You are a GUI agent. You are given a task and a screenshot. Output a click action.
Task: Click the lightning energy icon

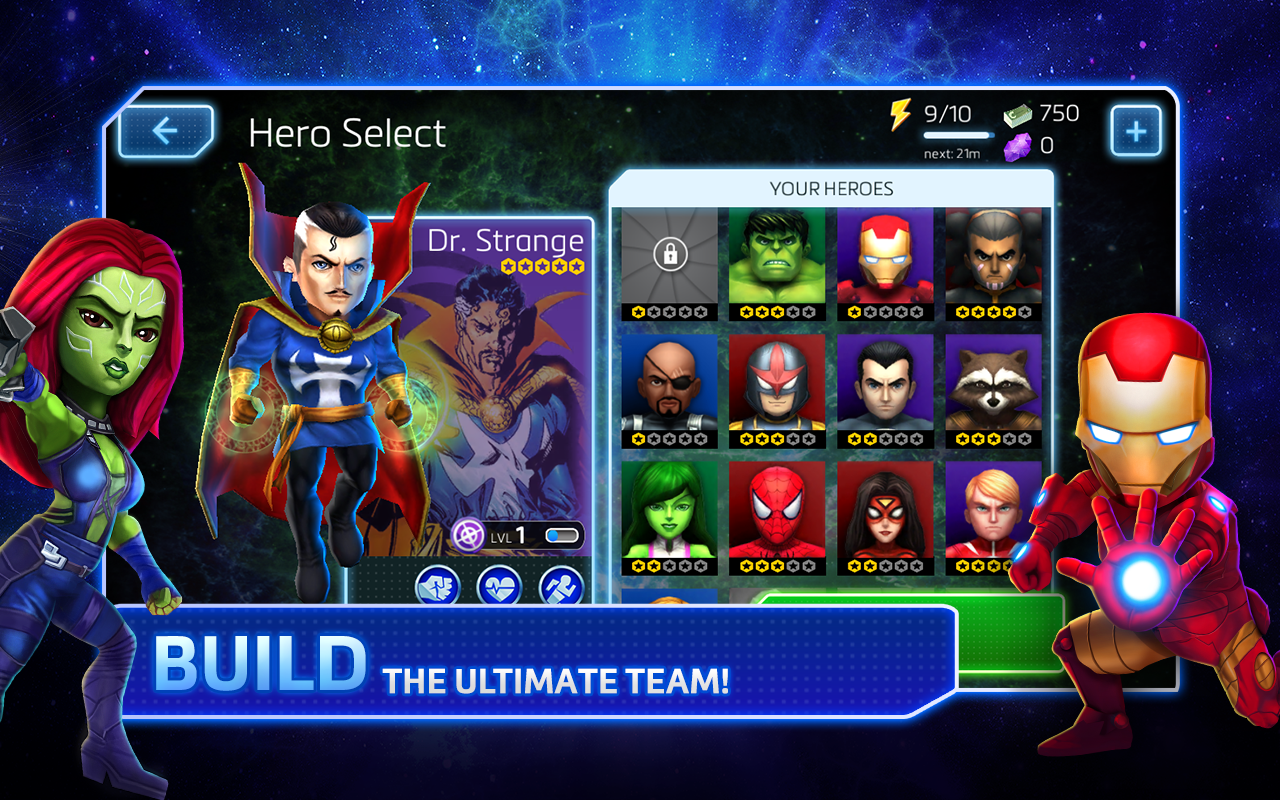coord(902,114)
